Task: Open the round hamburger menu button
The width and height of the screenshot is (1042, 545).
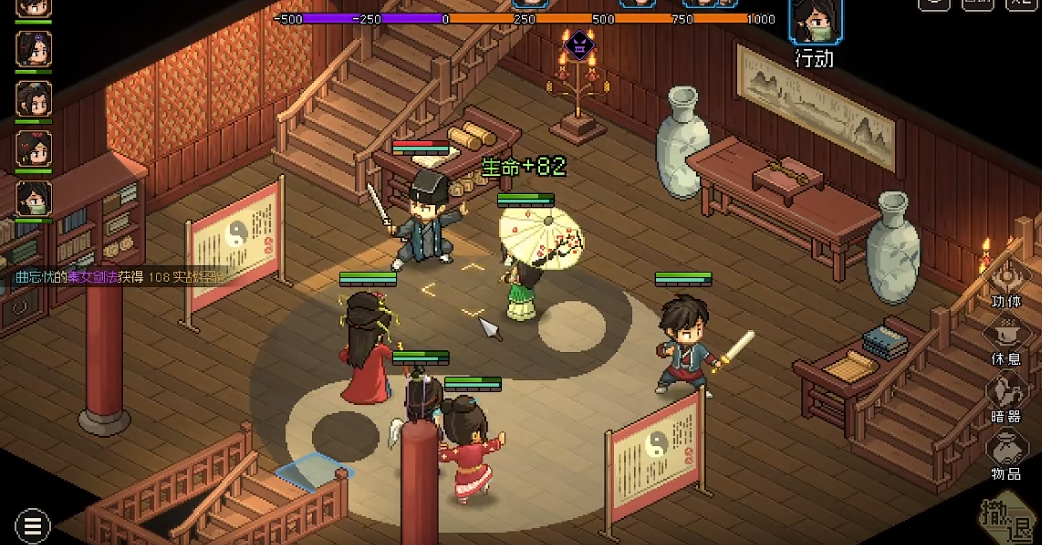Action: pyautogui.click(x=33, y=525)
